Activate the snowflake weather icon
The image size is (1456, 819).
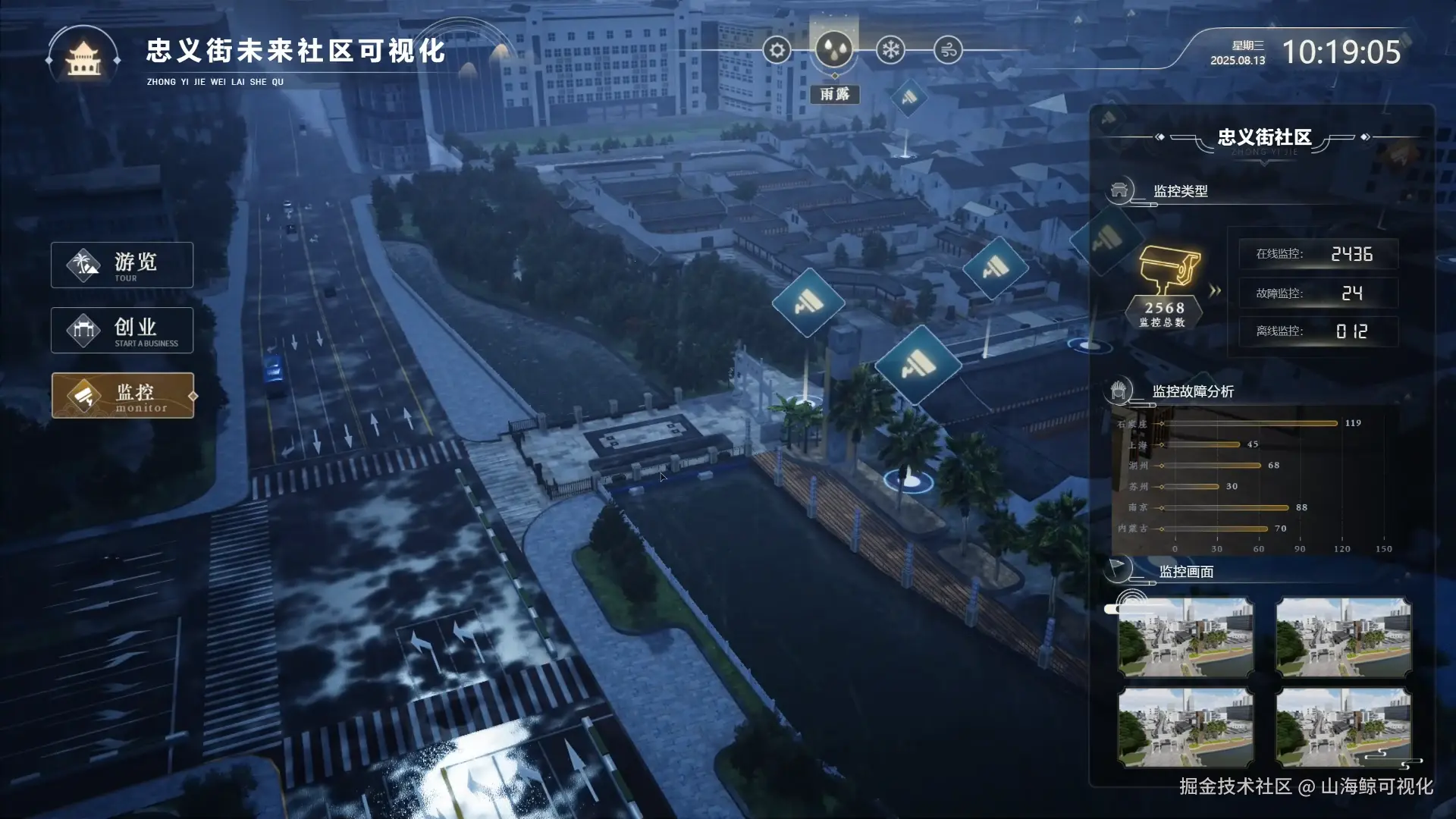890,51
